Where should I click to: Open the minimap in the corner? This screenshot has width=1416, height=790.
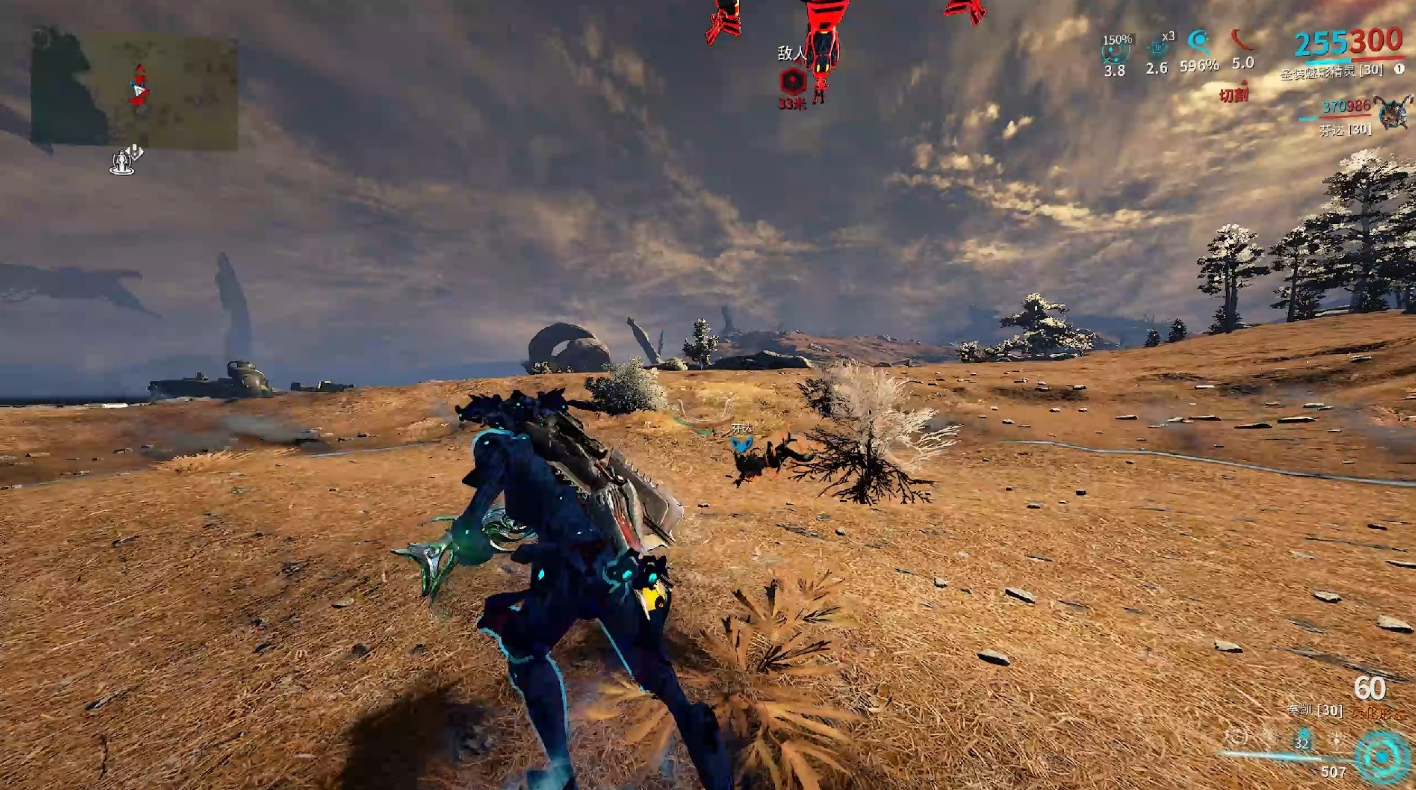coord(134,92)
